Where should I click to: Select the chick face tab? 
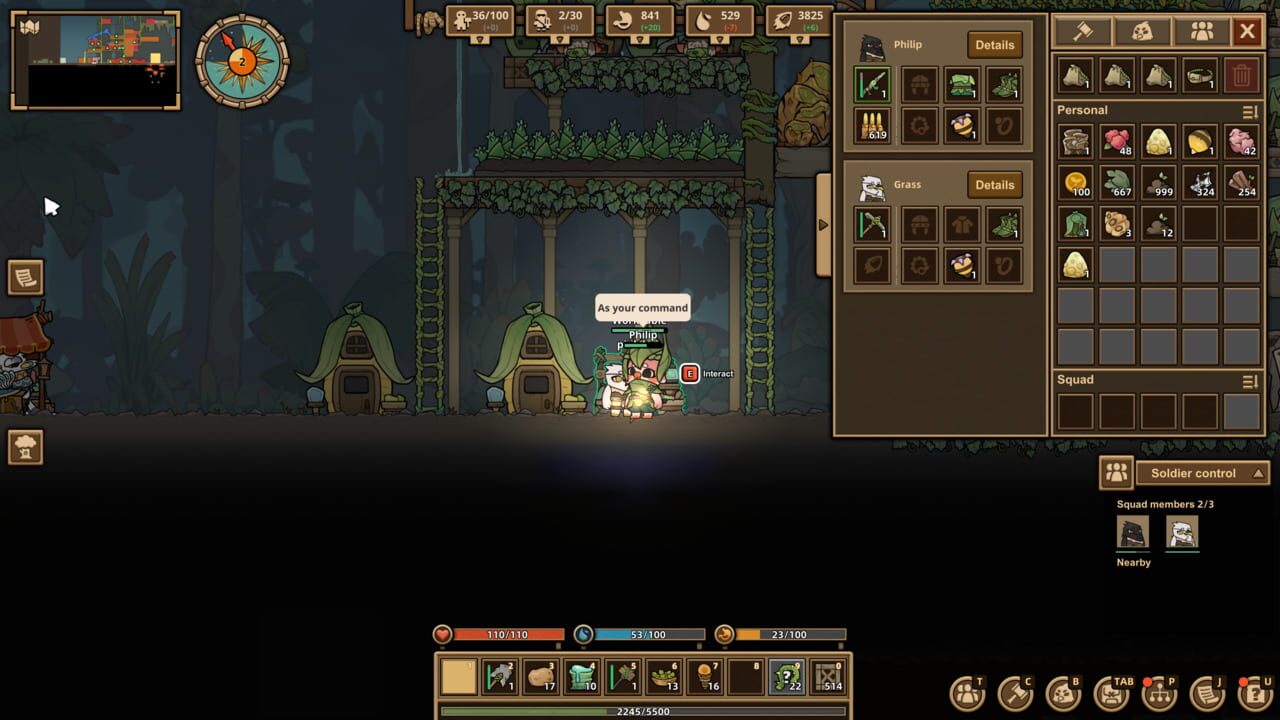pos(1142,32)
